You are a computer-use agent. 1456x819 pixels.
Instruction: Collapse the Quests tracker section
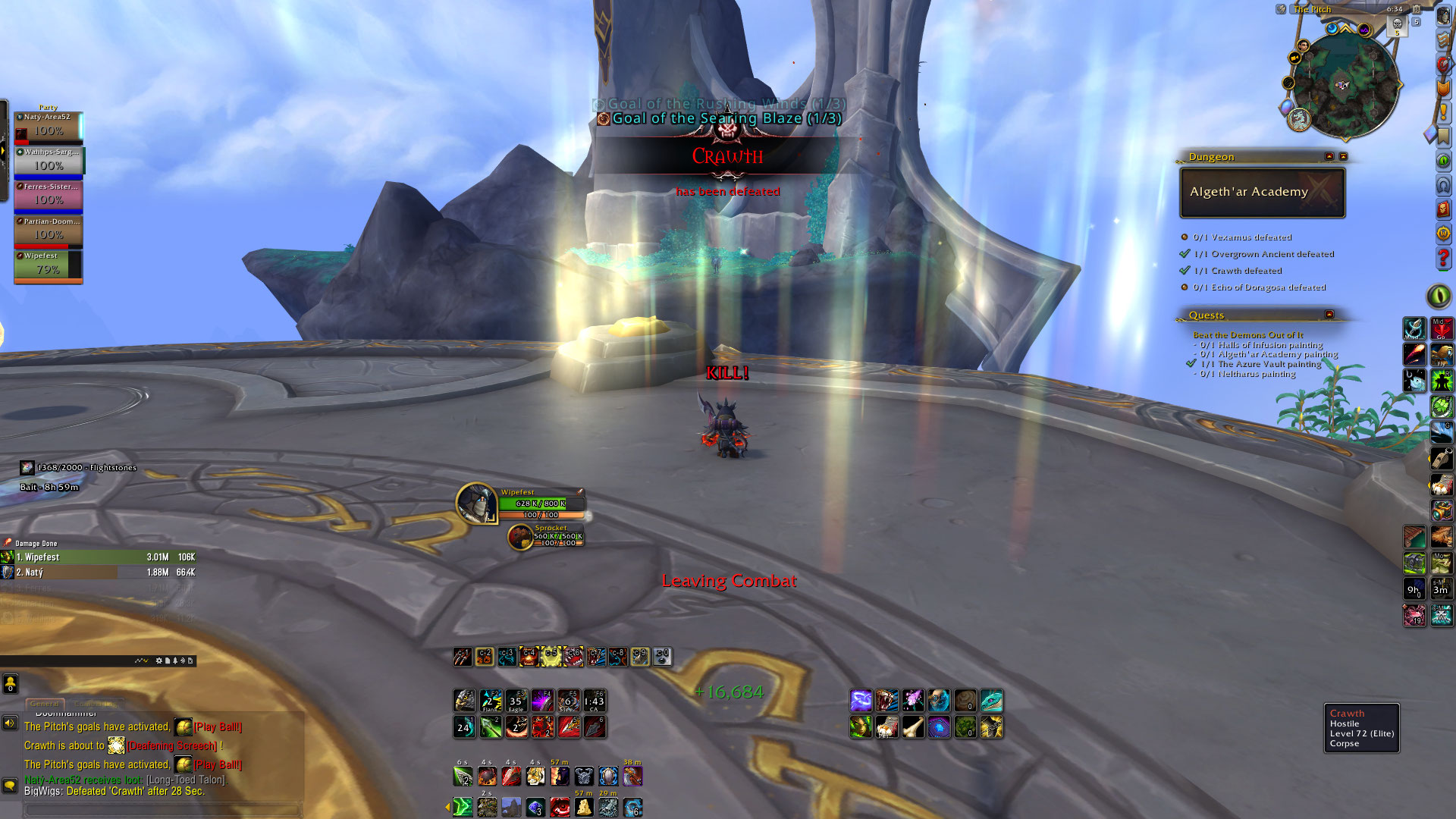pyautogui.click(x=1329, y=315)
